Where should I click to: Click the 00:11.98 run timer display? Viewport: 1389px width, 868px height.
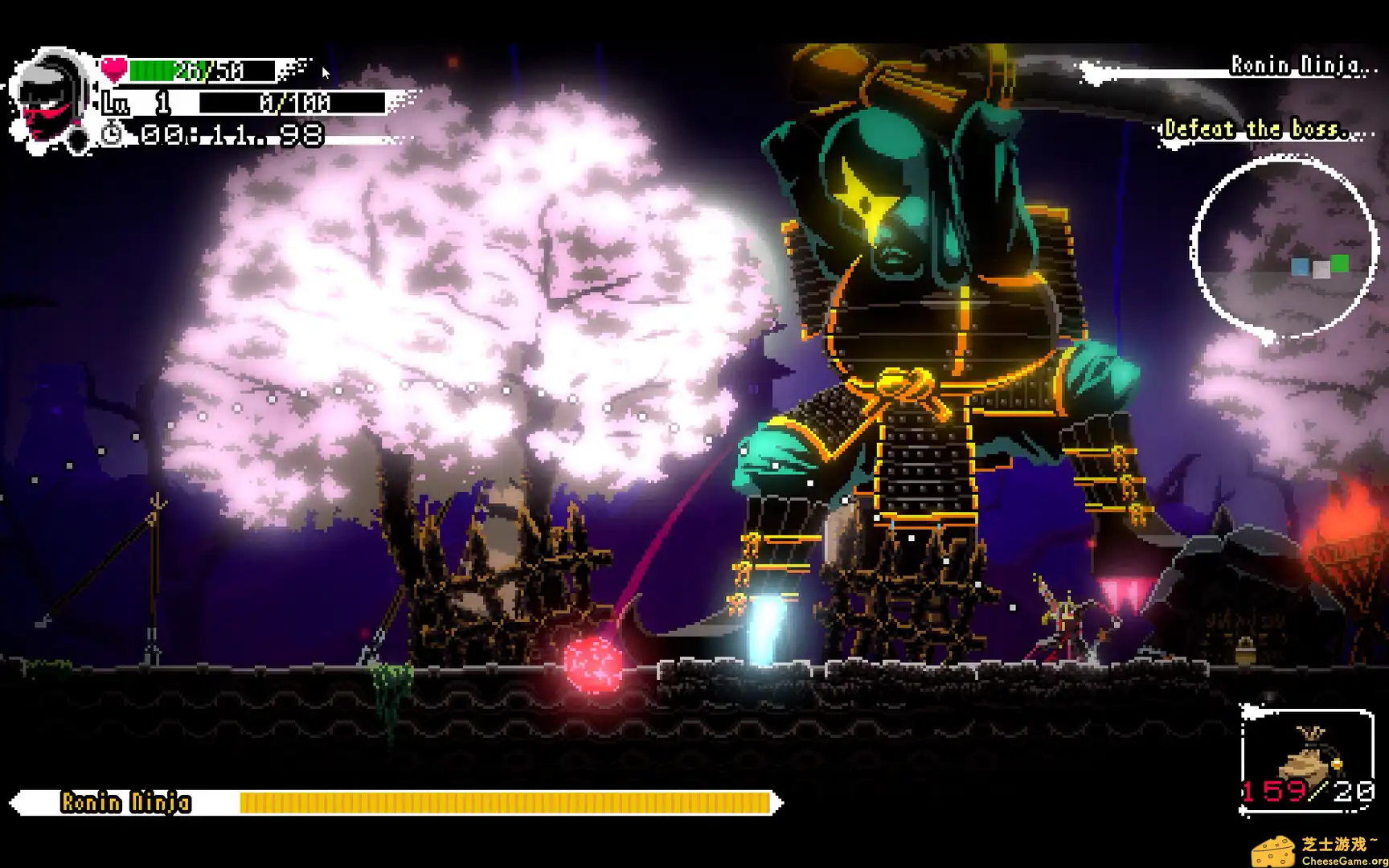pos(229,135)
